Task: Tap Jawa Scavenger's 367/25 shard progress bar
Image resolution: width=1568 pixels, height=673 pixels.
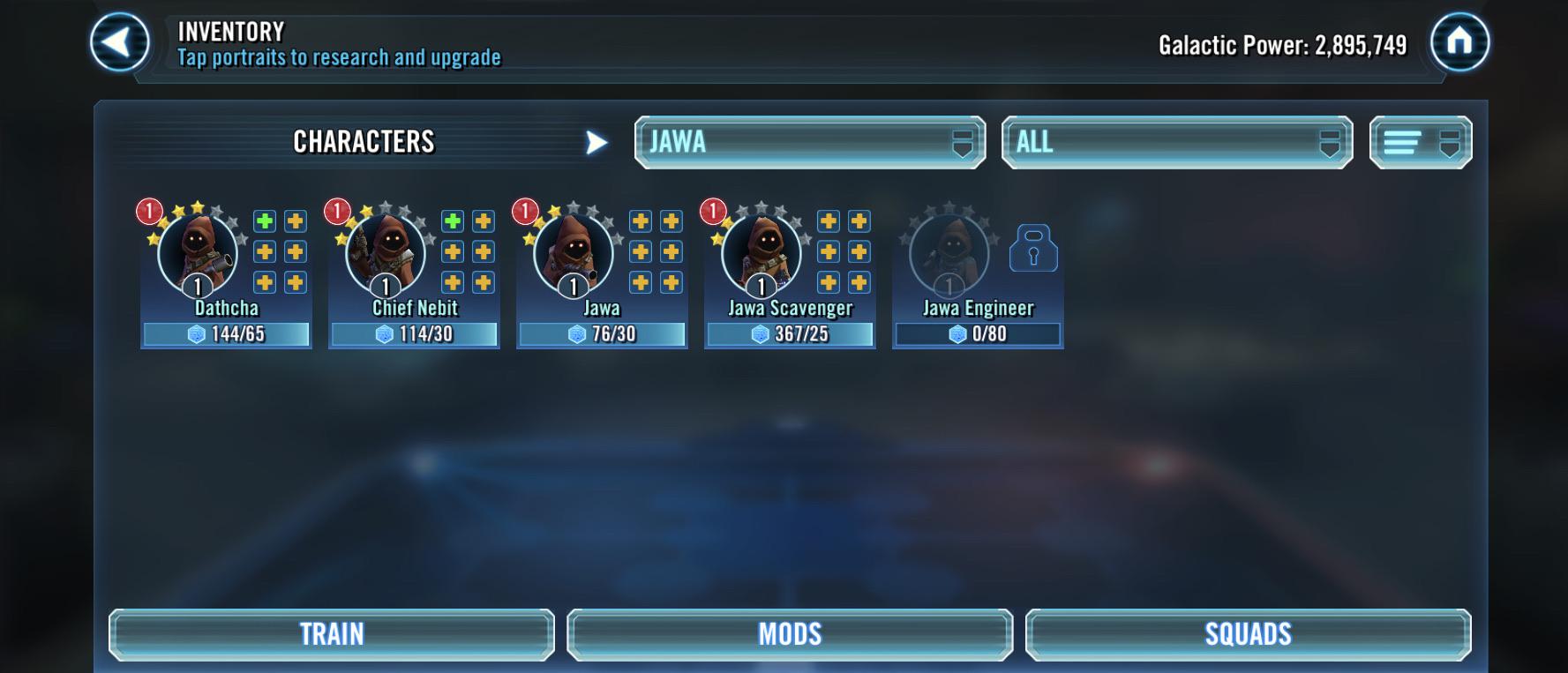Action: pyautogui.click(x=788, y=335)
